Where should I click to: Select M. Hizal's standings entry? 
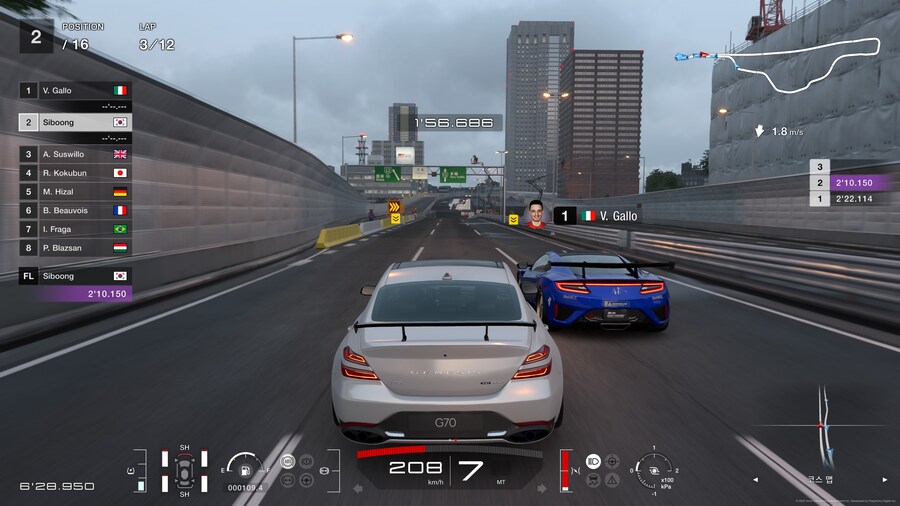[75, 192]
